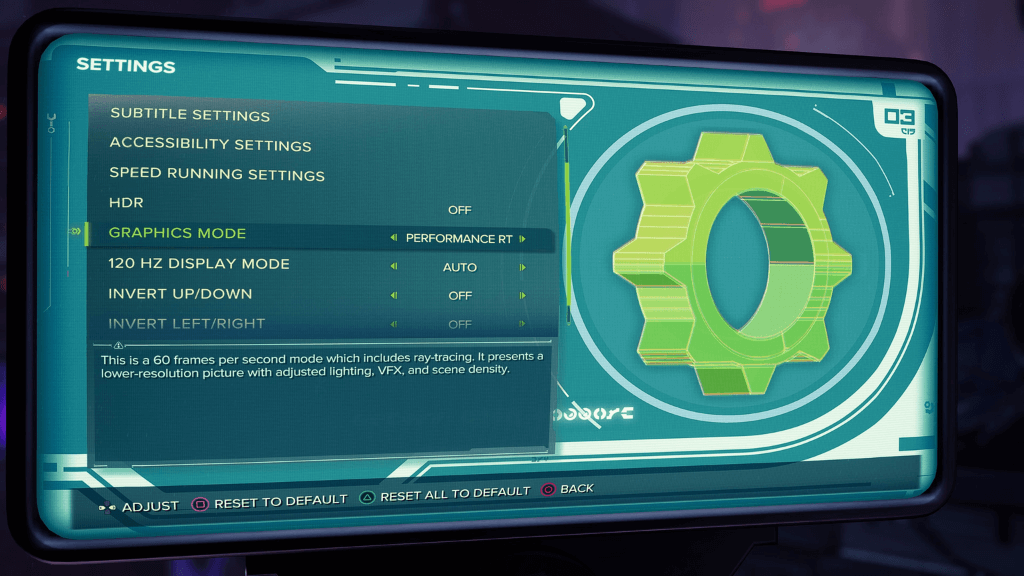Click the left arrow for Invert Up/Down
Viewport: 1024px width, 576px height.
(x=393, y=296)
